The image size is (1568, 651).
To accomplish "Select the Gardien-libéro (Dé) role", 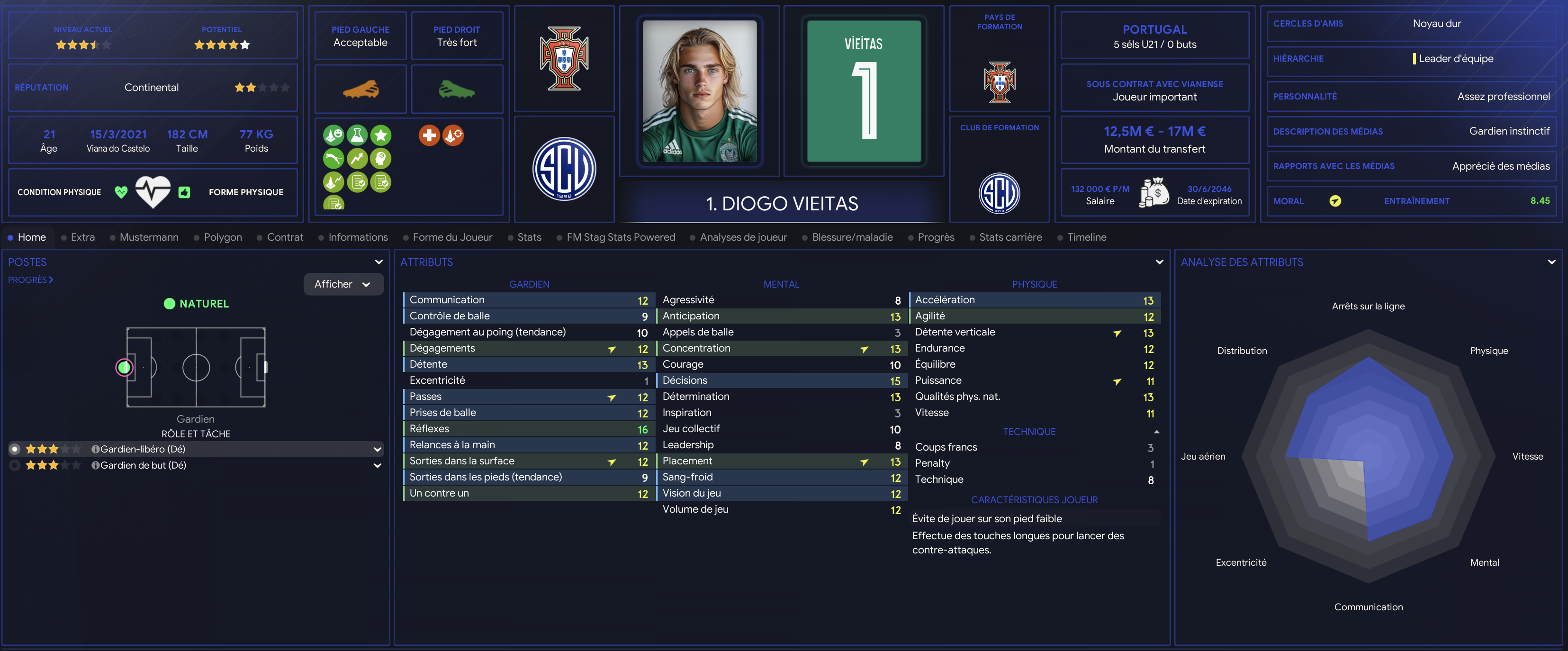I will (143, 449).
